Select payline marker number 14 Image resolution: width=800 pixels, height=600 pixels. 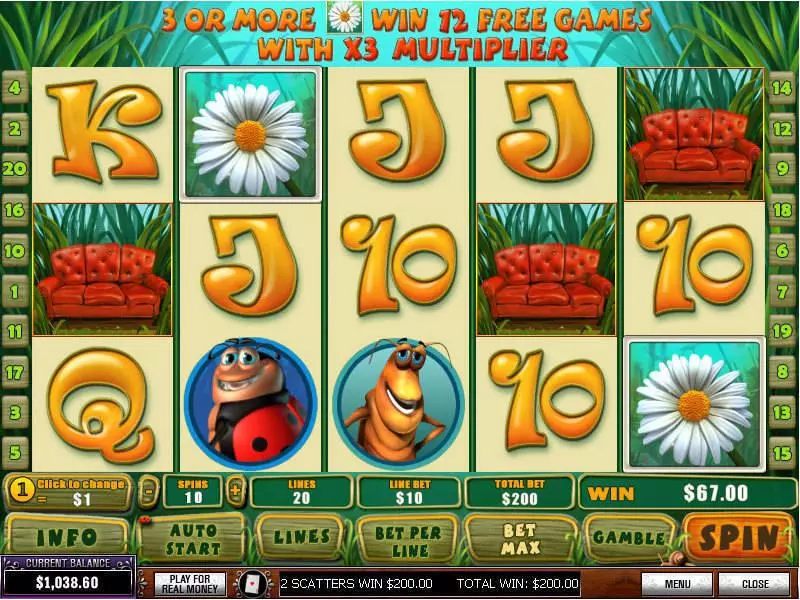point(783,87)
